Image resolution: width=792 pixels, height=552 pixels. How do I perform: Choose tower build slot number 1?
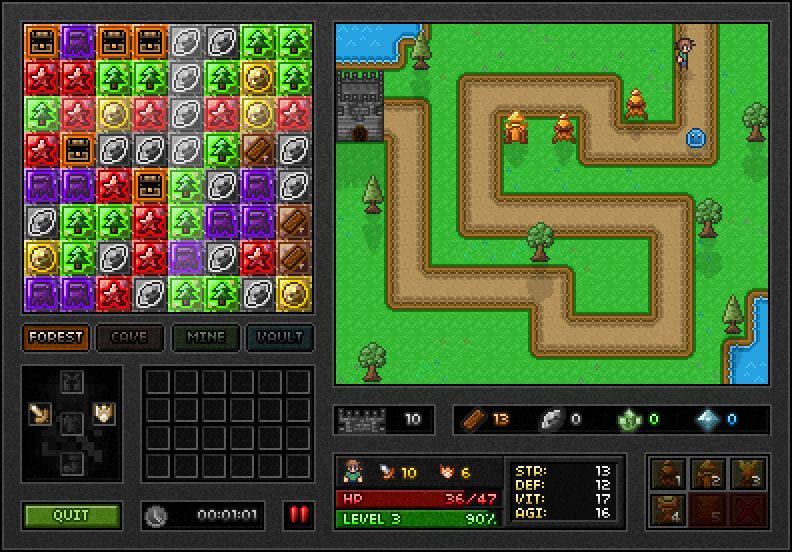coord(667,474)
